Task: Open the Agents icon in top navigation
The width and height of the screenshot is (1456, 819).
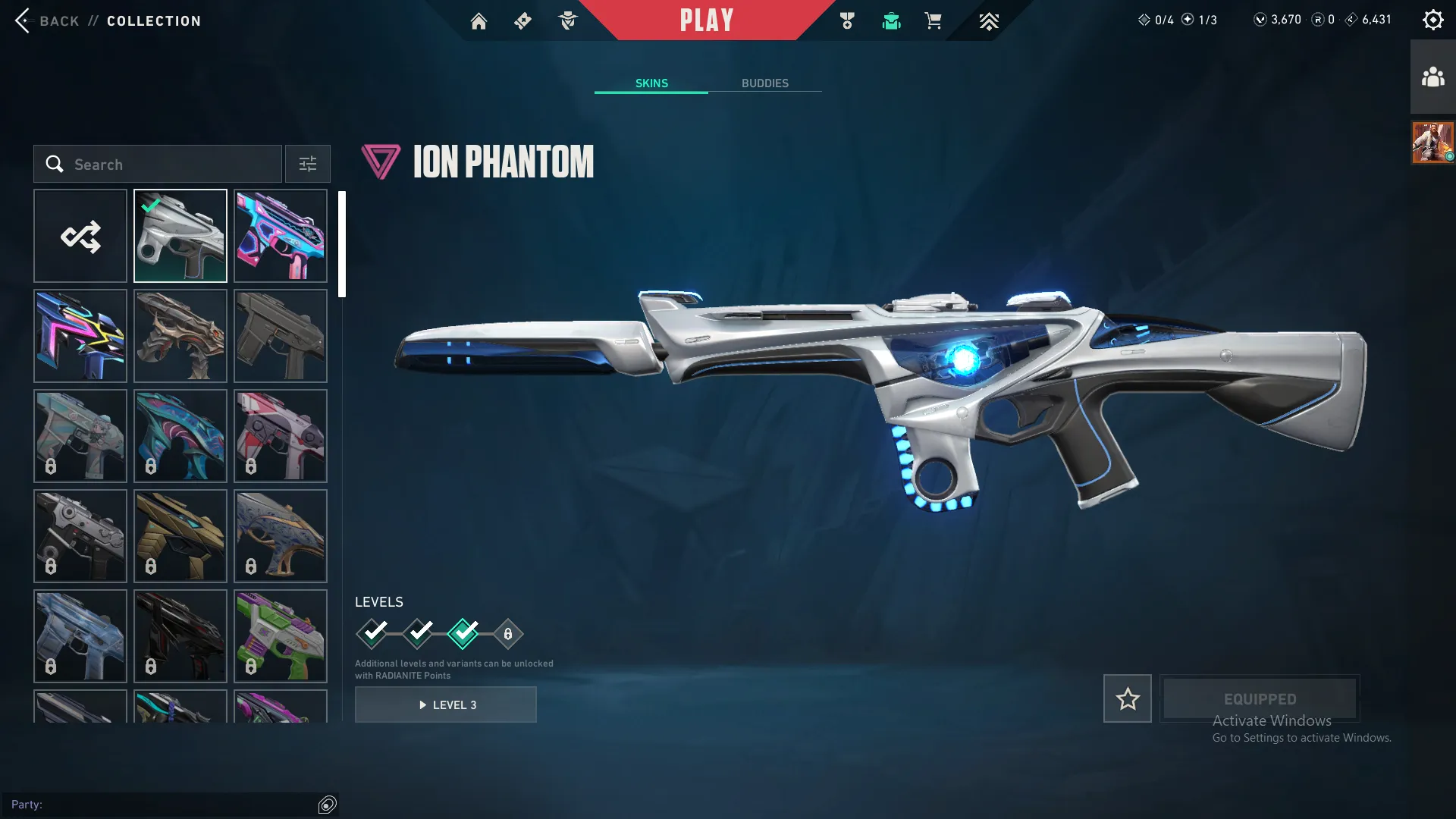Action: 567,20
